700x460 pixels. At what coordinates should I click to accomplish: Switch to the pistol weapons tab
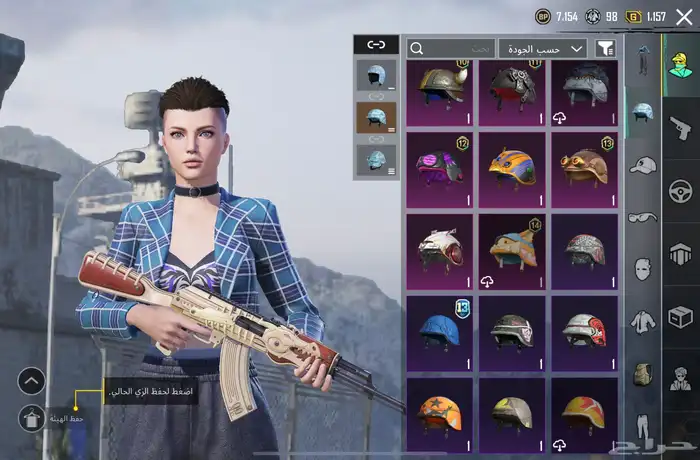681,127
